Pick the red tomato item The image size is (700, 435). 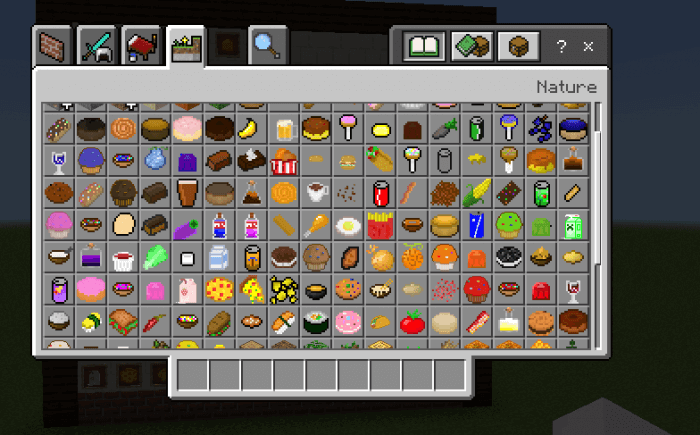[x=413, y=322]
